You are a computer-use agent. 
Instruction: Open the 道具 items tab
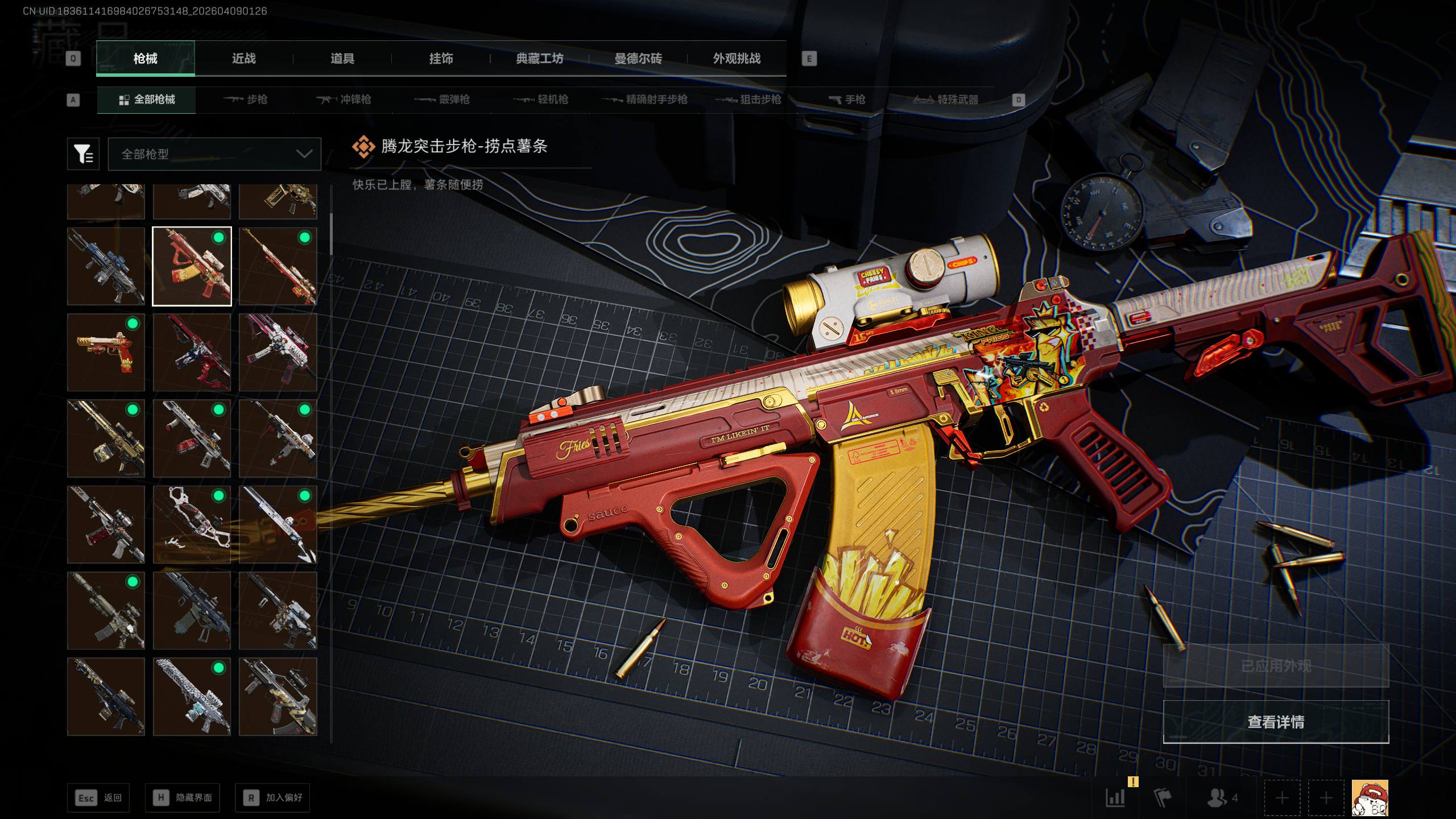pos(342,59)
